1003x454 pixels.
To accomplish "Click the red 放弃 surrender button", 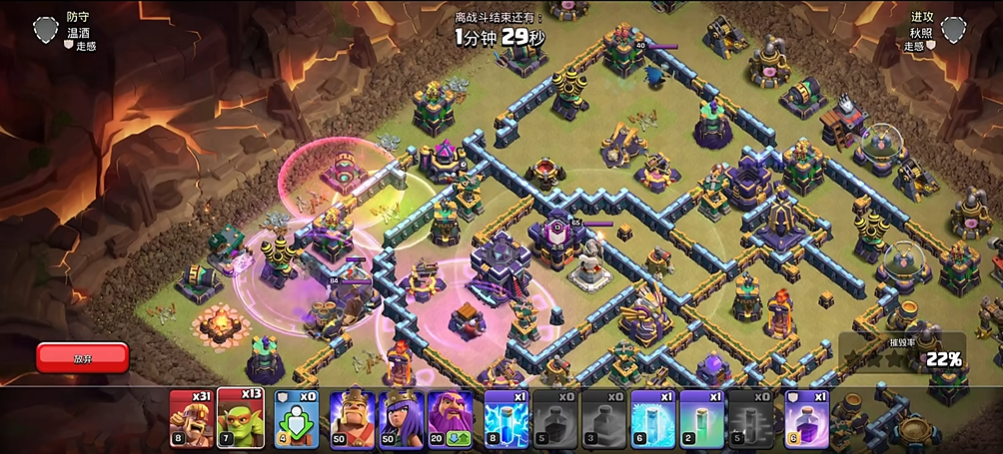I will click(83, 357).
